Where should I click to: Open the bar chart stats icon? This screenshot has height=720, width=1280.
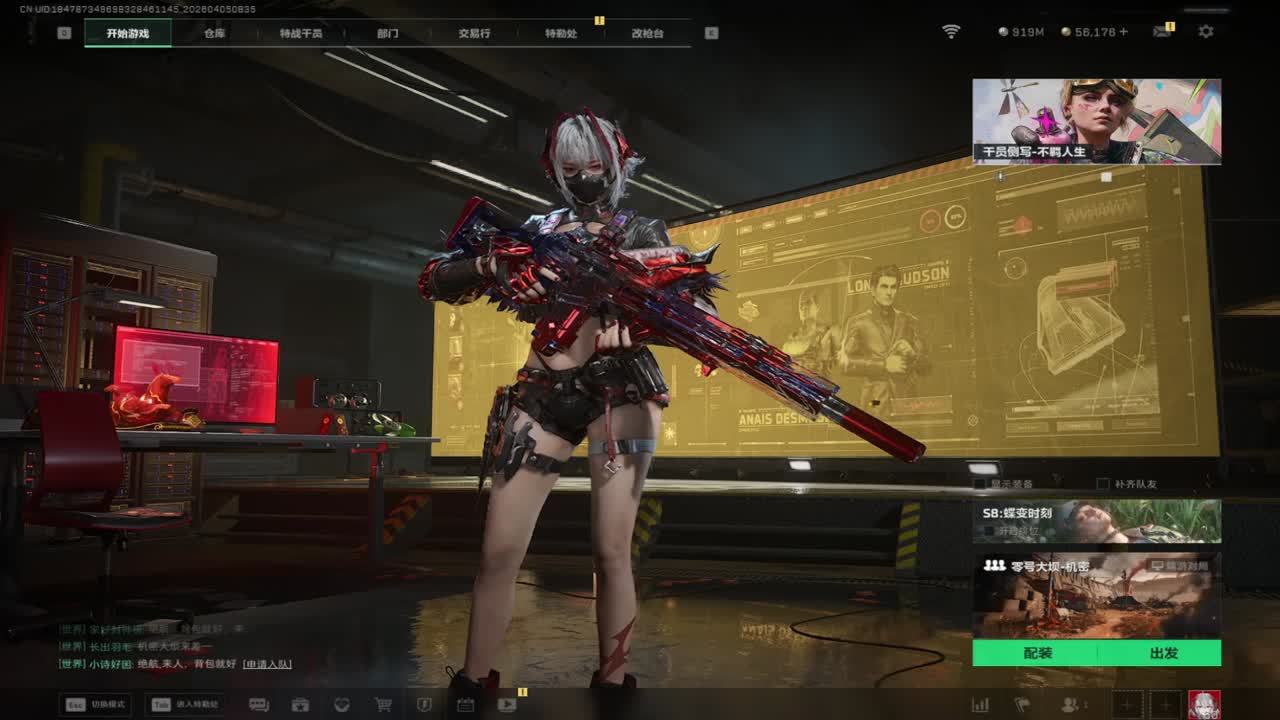coord(980,704)
